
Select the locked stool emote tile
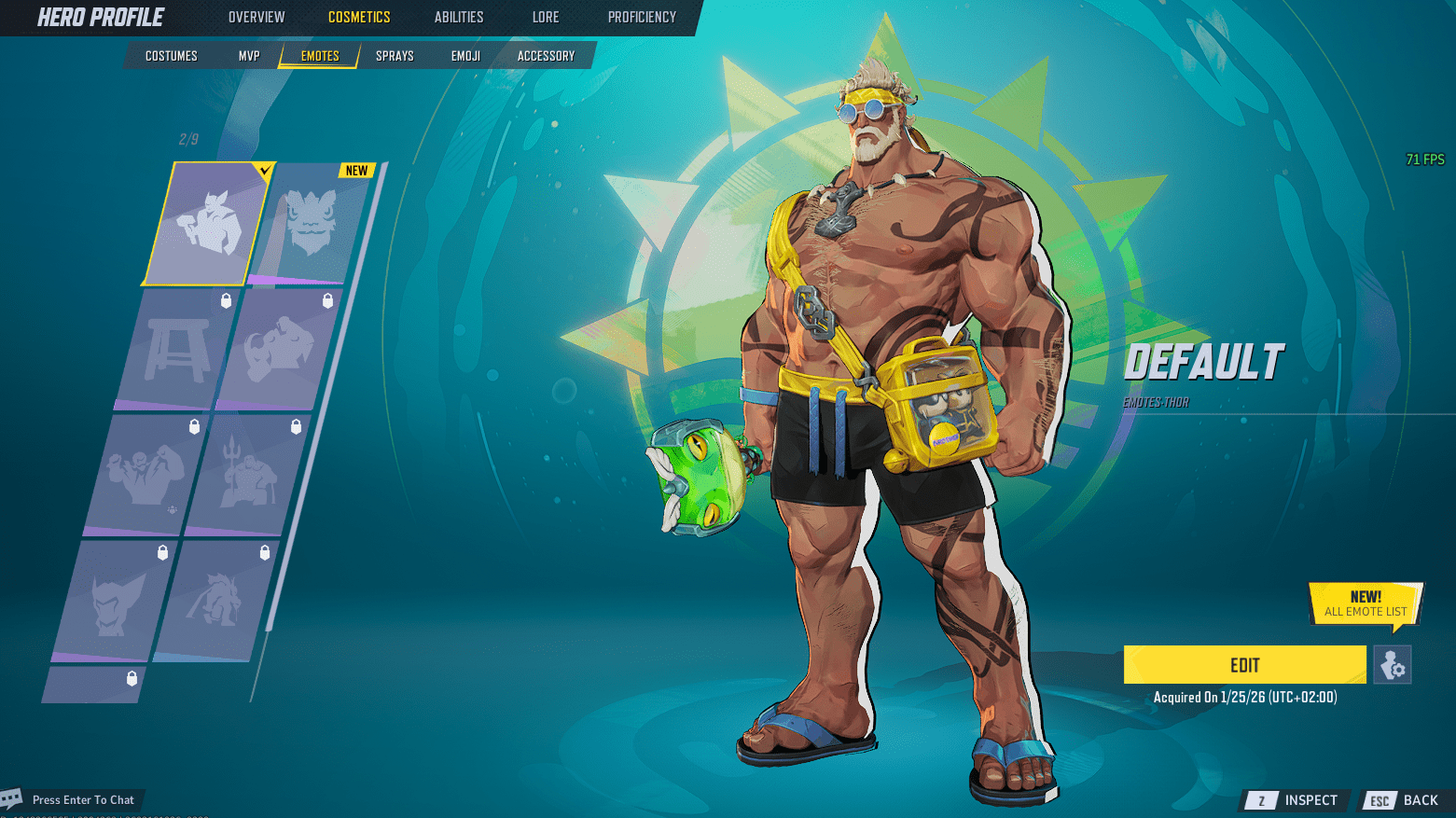coord(176,350)
